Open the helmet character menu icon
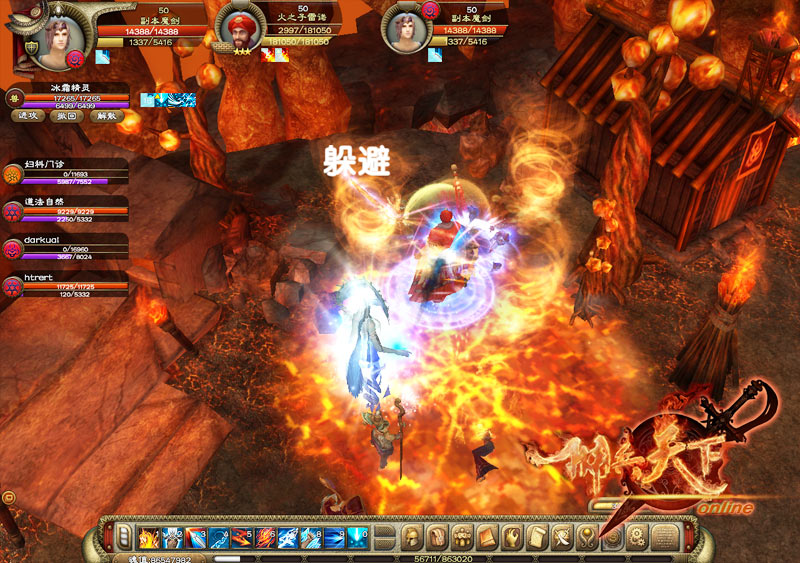This screenshot has width=800, height=563. [411, 537]
